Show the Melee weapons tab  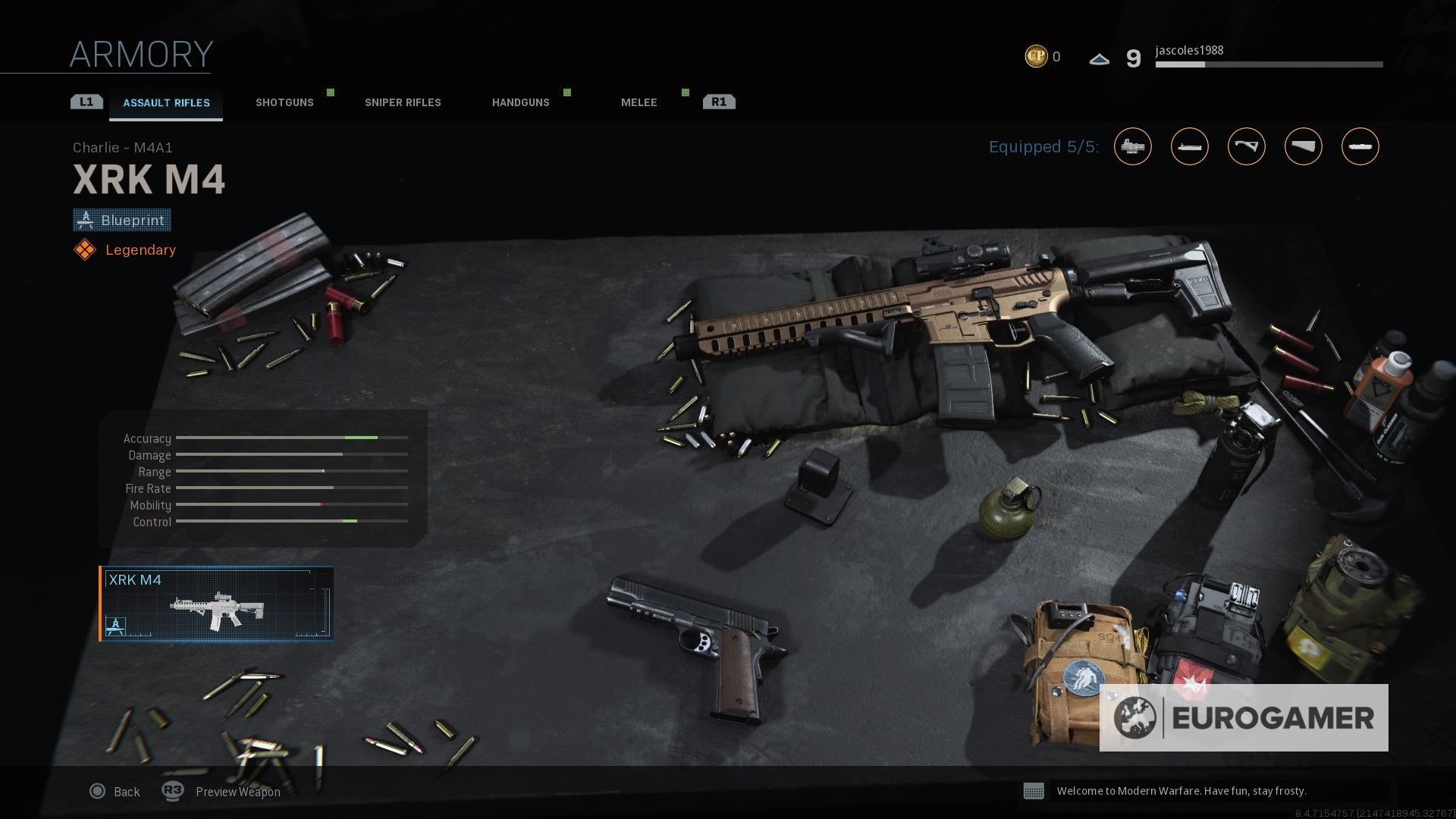coord(639,102)
